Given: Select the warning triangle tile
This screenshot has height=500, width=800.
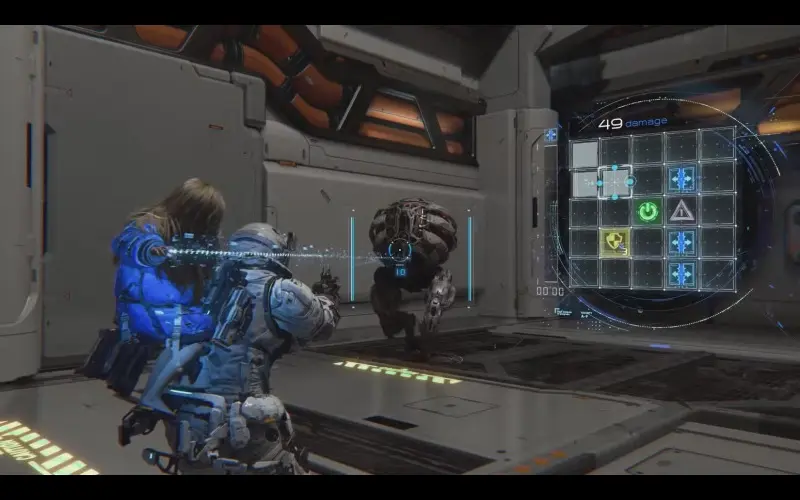Looking at the screenshot, I should pos(681,211).
